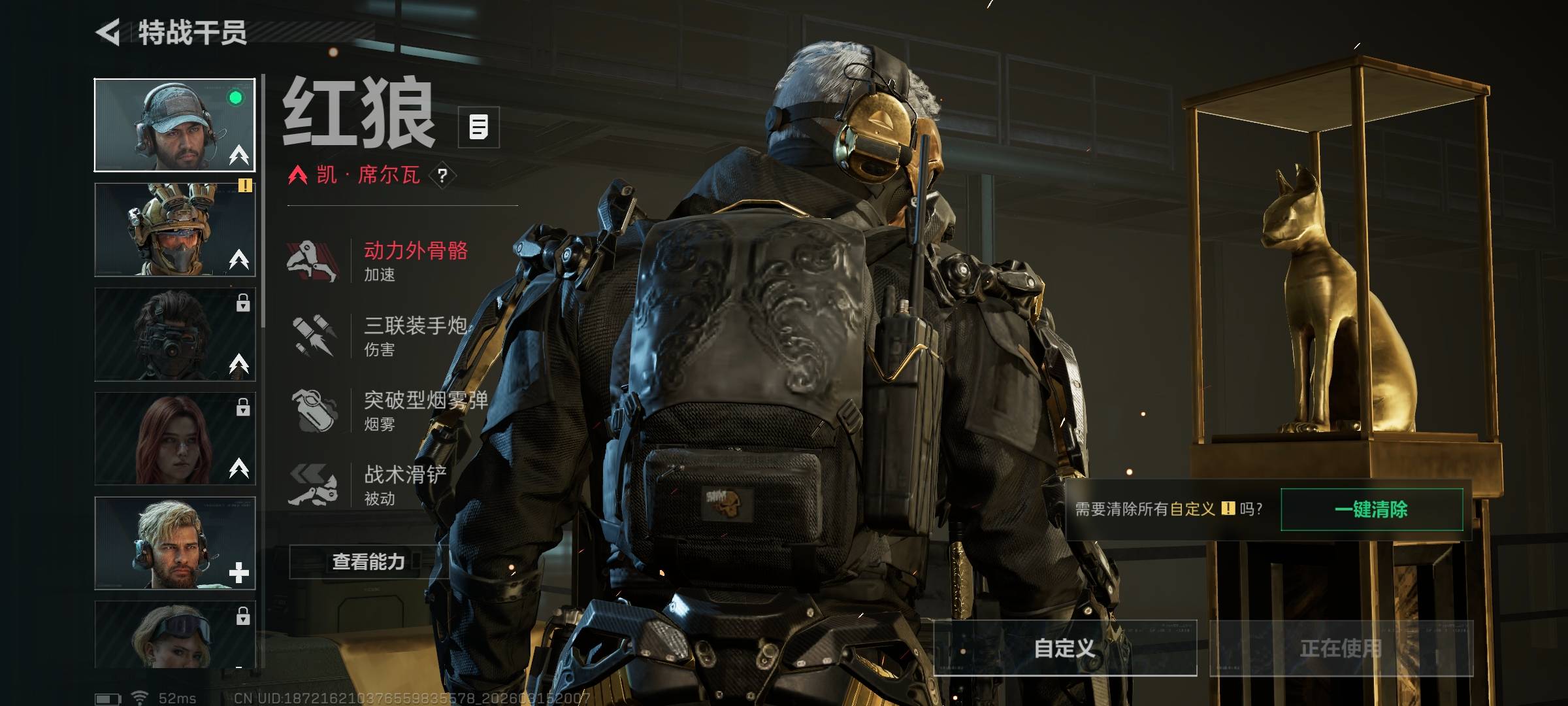This screenshot has height=706, width=1568.
Task: Go back using the top-left arrow
Action: (x=108, y=32)
